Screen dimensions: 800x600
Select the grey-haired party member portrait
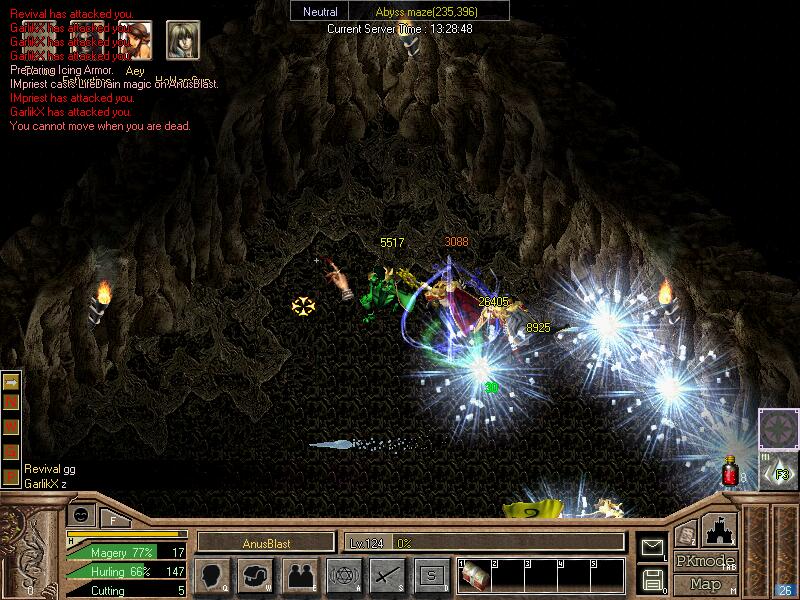click(182, 38)
